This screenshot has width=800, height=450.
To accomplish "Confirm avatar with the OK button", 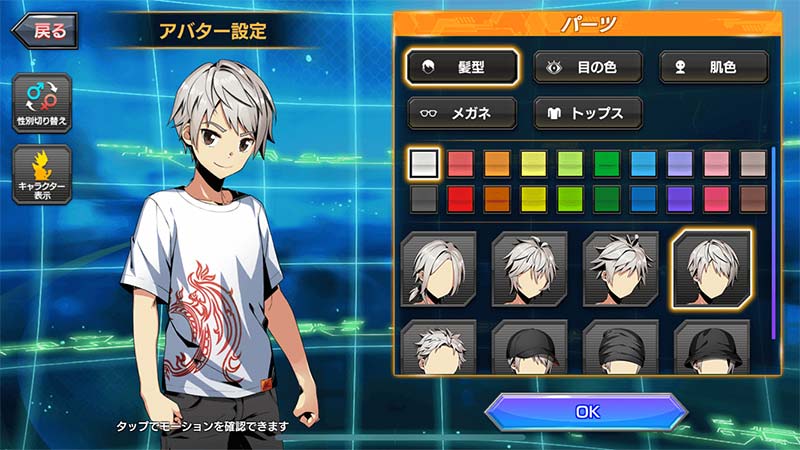I will coord(587,411).
